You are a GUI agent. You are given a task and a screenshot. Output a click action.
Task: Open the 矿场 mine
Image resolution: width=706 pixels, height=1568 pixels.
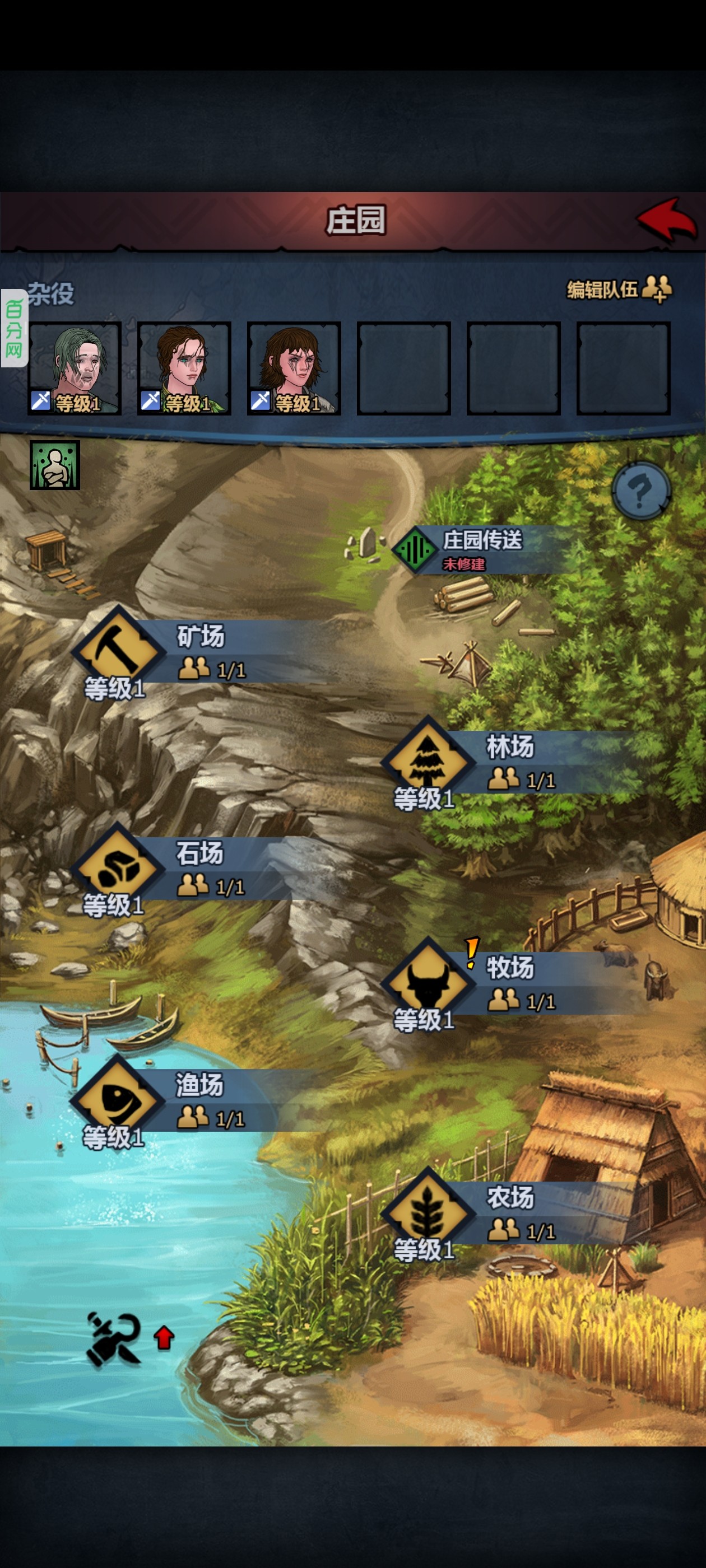[118, 649]
